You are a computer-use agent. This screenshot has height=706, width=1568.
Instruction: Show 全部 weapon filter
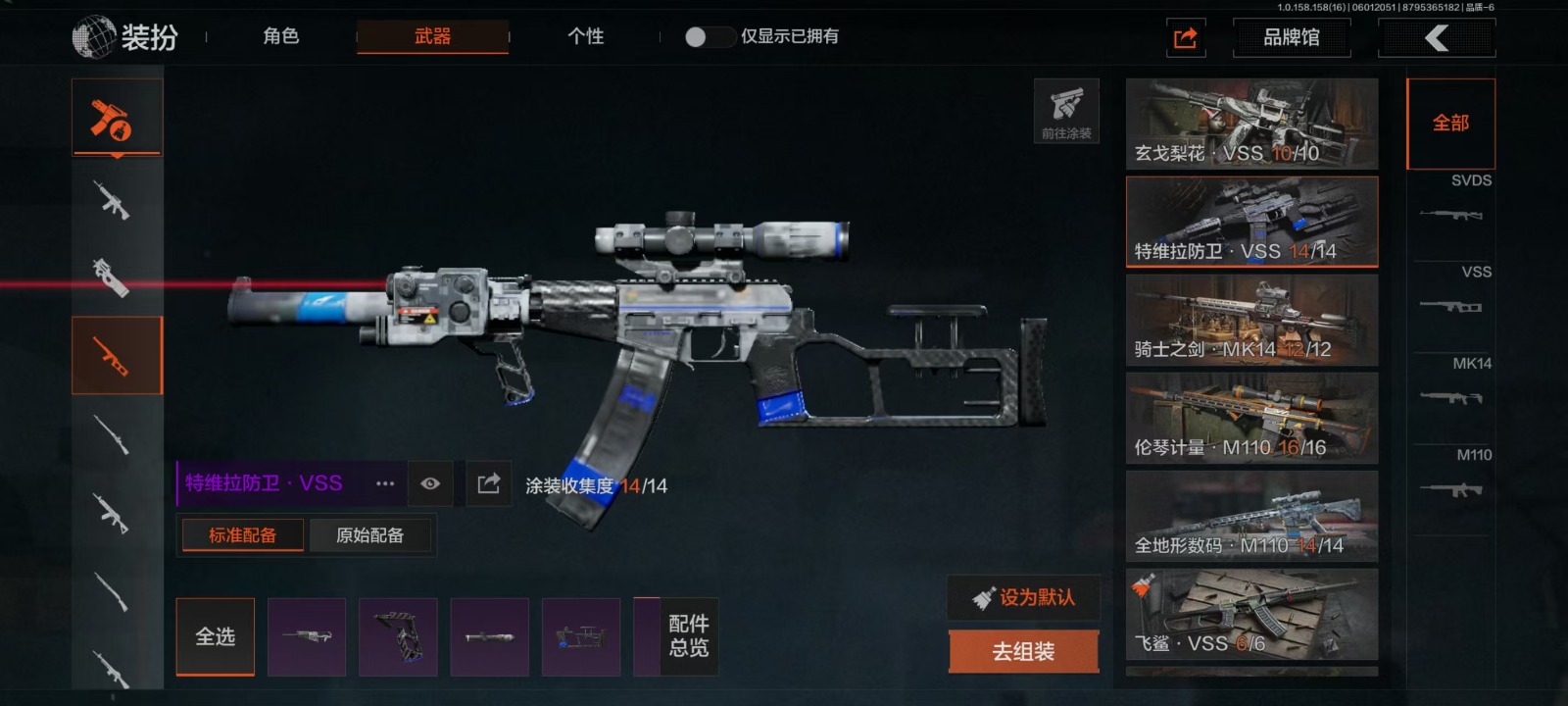coord(1450,124)
